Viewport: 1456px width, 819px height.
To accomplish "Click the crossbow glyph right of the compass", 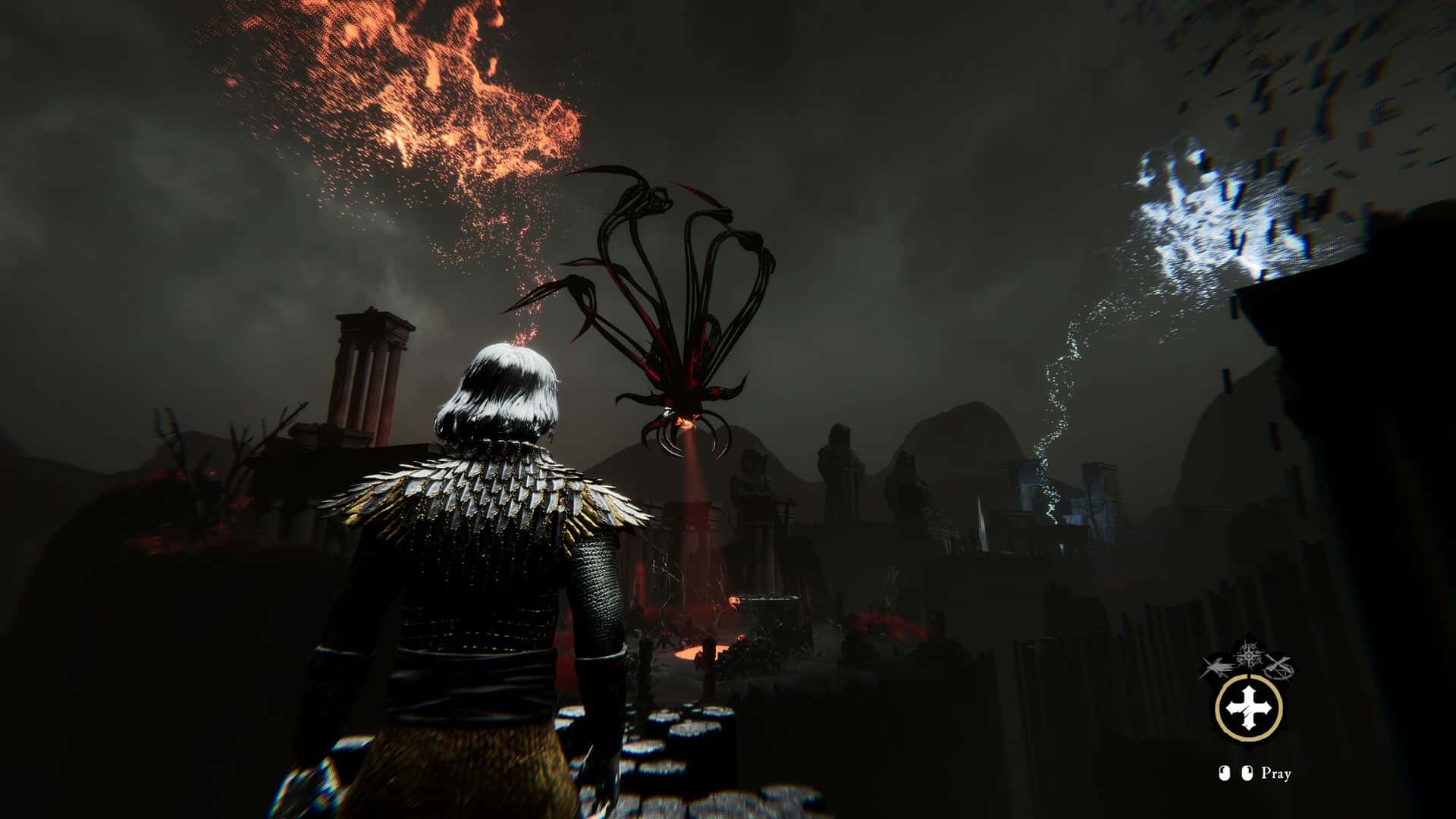I will click(x=1280, y=667).
